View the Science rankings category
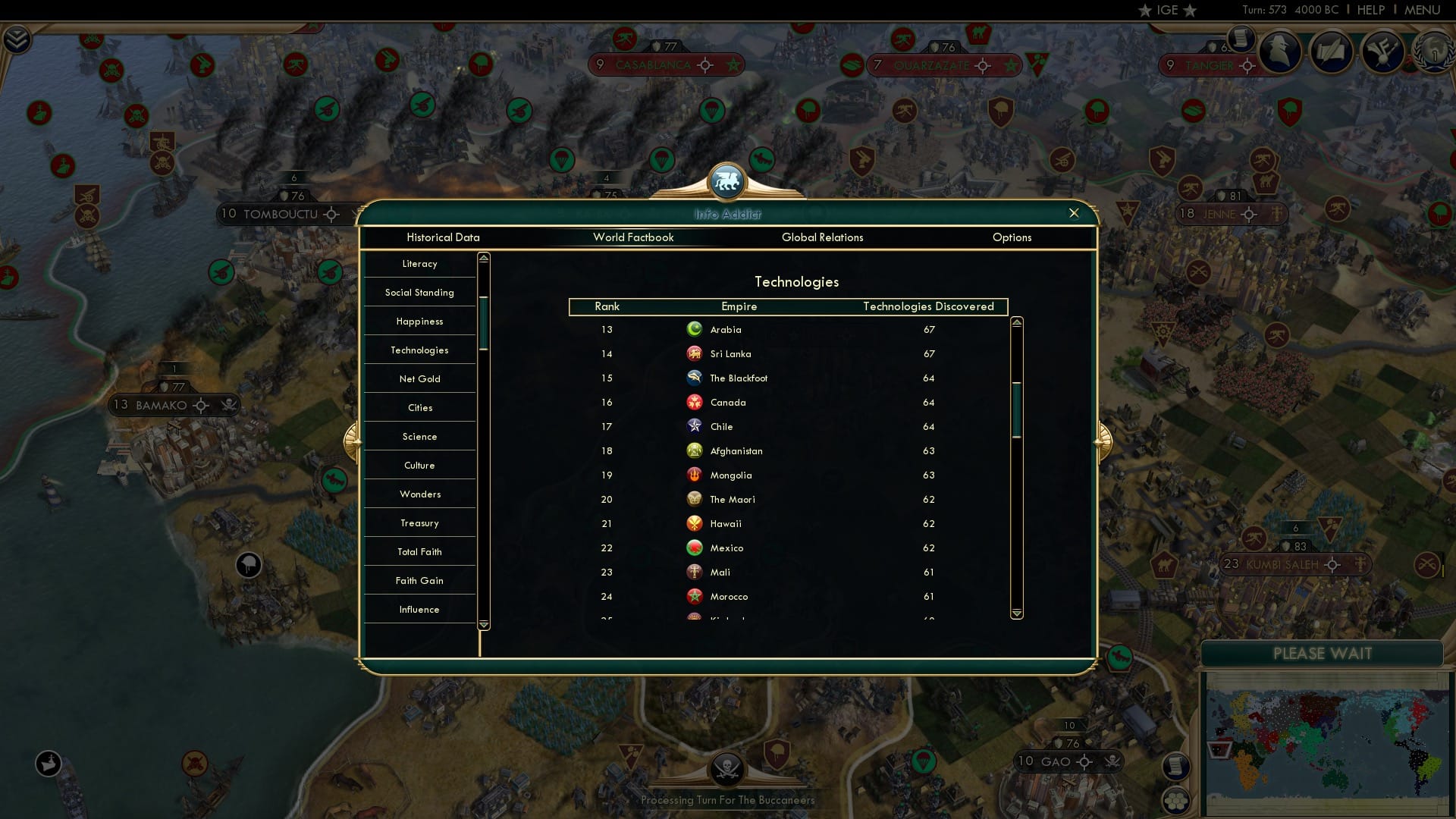 point(419,436)
